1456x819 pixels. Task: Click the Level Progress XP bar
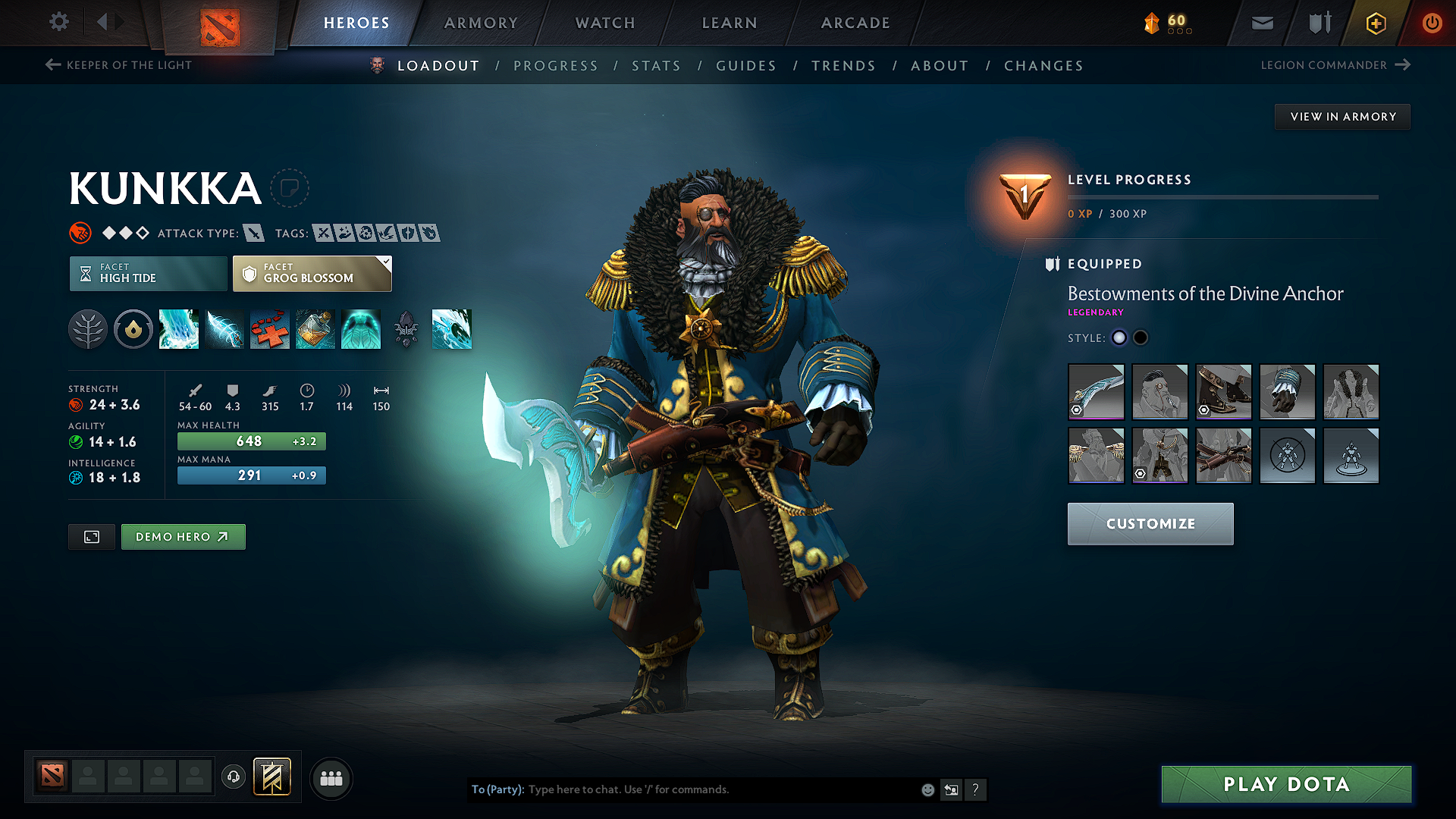(x=1222, y=197)
